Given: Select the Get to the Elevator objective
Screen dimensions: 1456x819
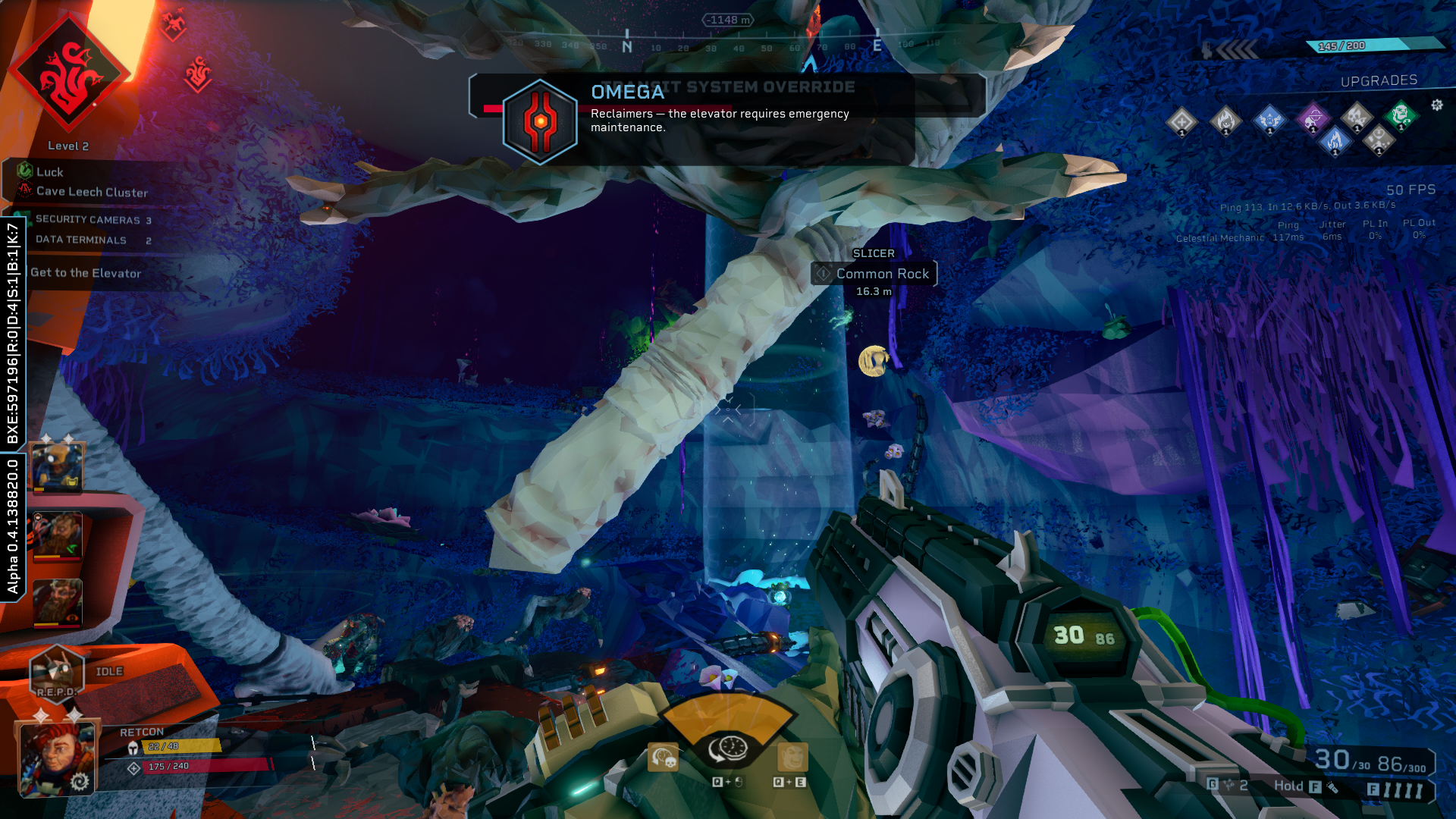Looking at the screenshot, I should click(x=86, y=273).
